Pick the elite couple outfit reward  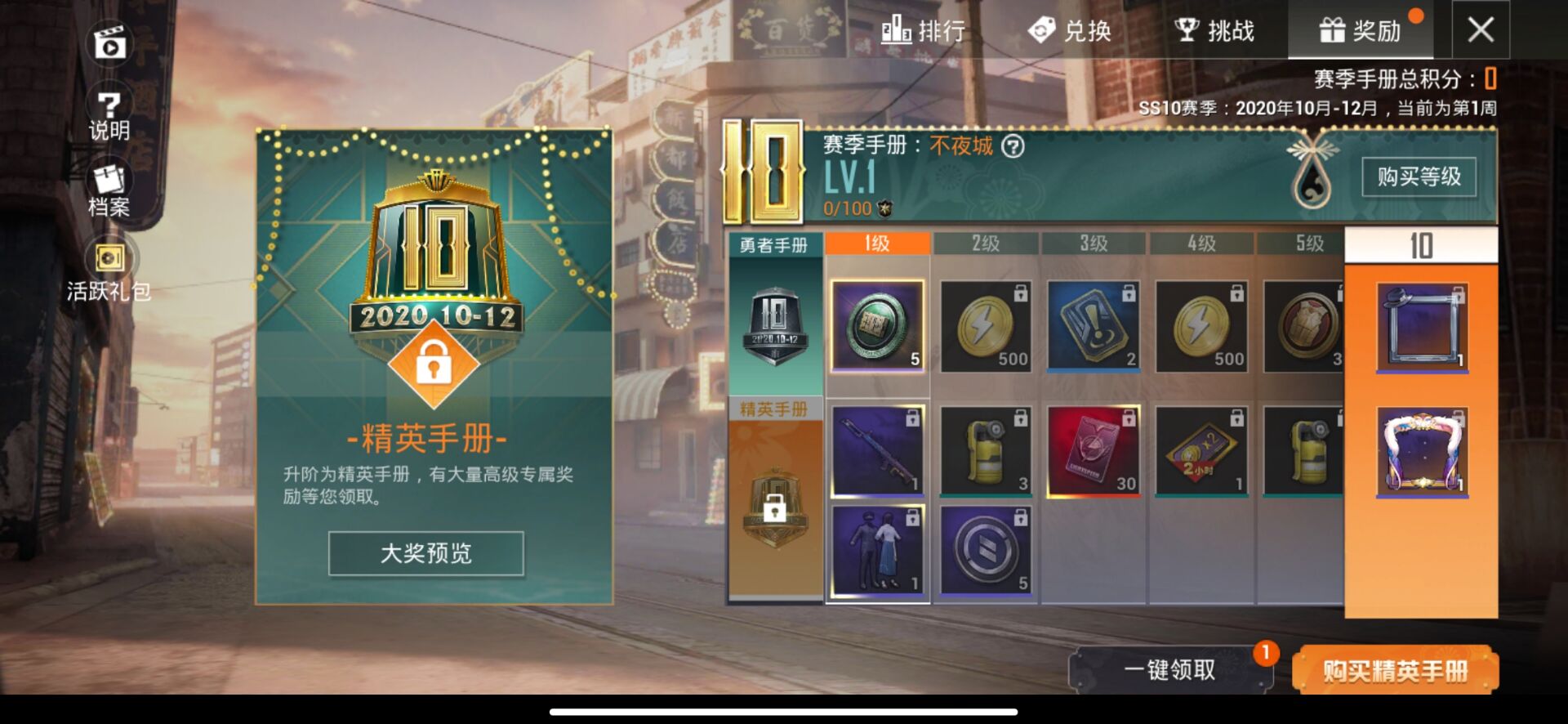[x=877, y=551]
